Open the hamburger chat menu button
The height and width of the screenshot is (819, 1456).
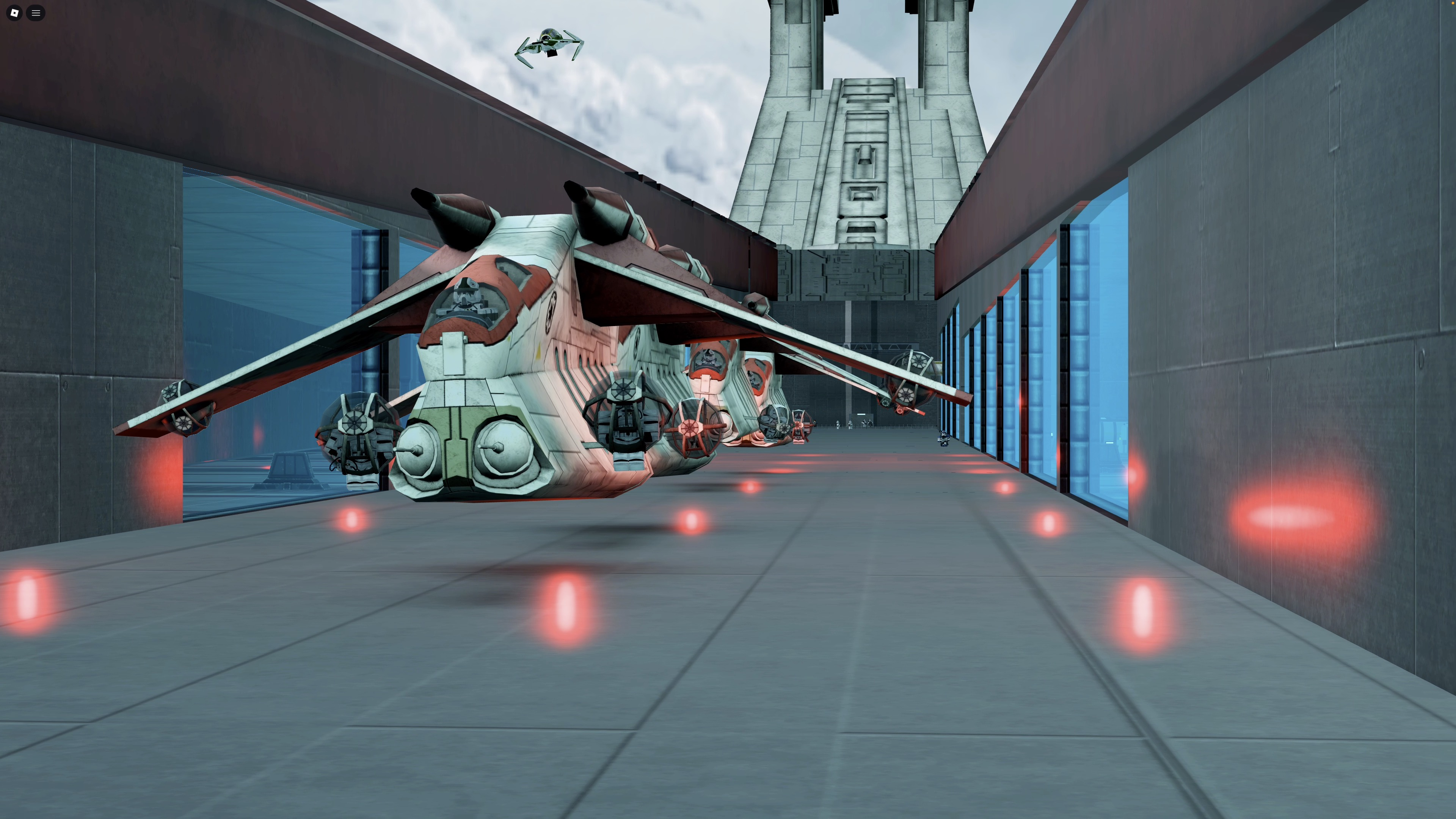[36, 13]
